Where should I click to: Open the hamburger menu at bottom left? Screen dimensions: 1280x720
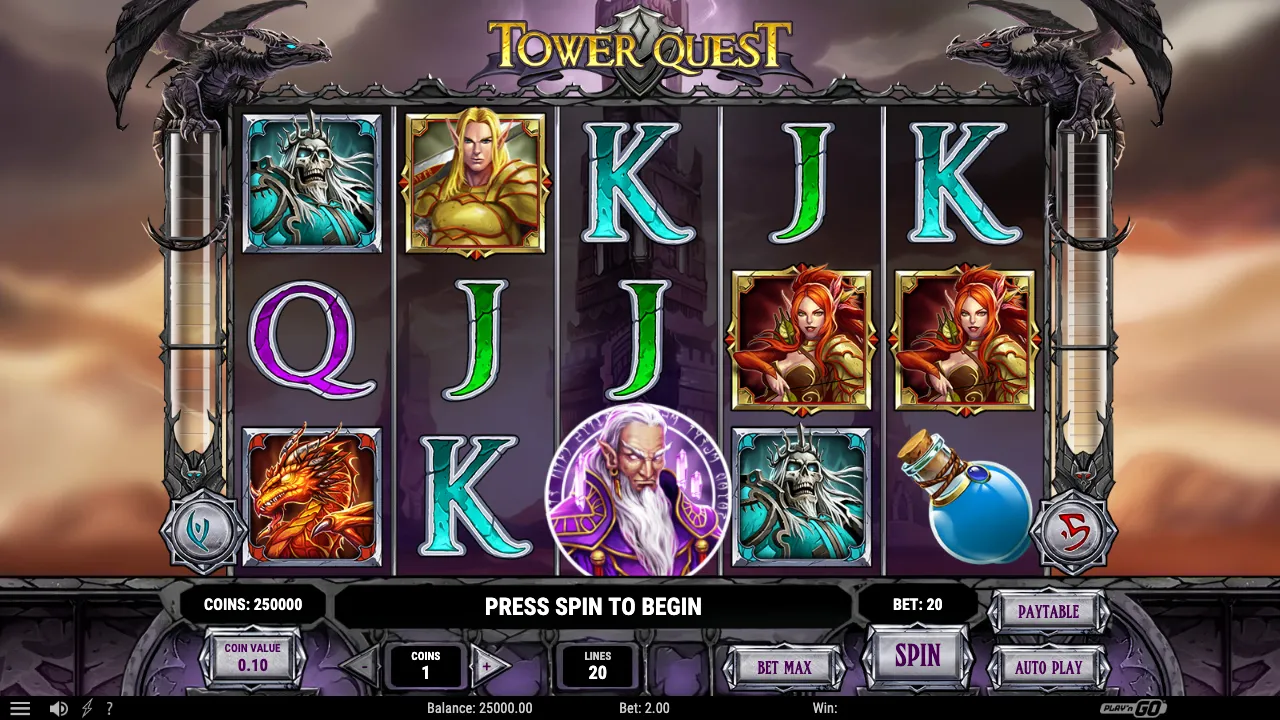pos(20,708)
